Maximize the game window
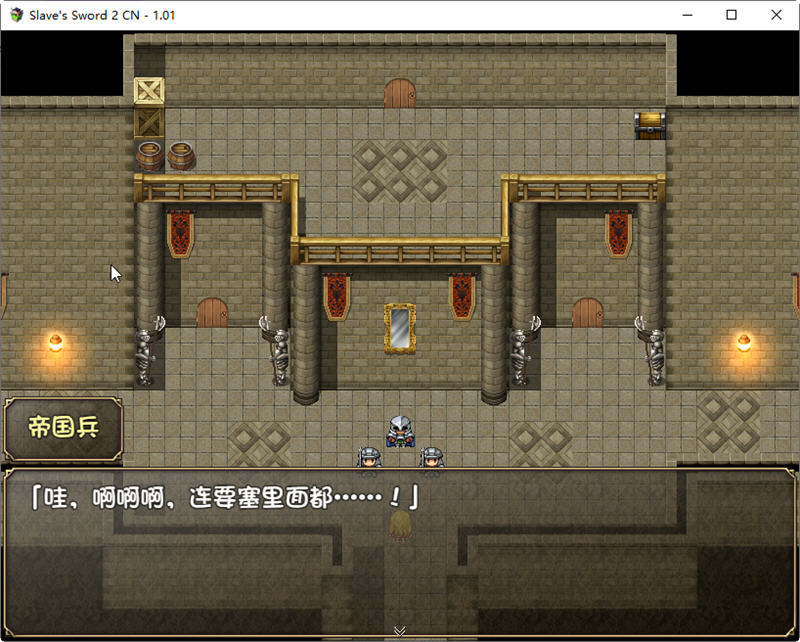The height and width of the screenshot is (642, 800). (x=731, y=15)
